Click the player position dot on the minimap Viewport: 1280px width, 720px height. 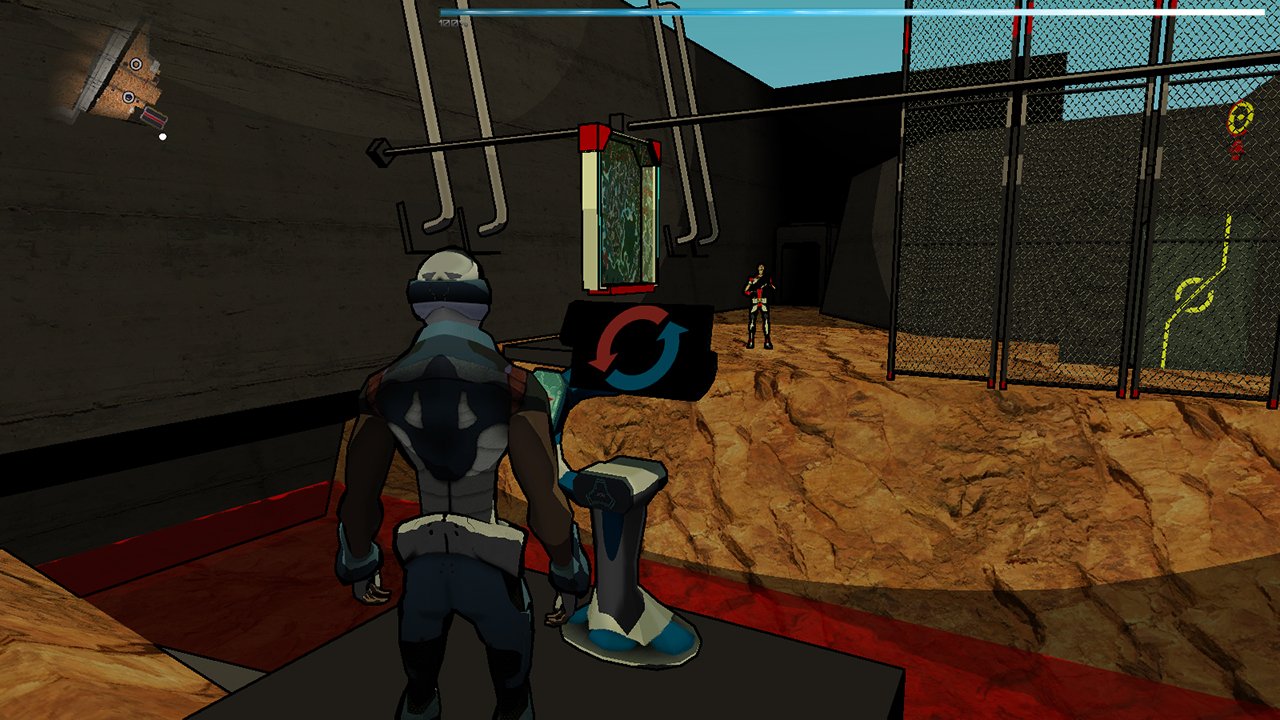(163, 135)
